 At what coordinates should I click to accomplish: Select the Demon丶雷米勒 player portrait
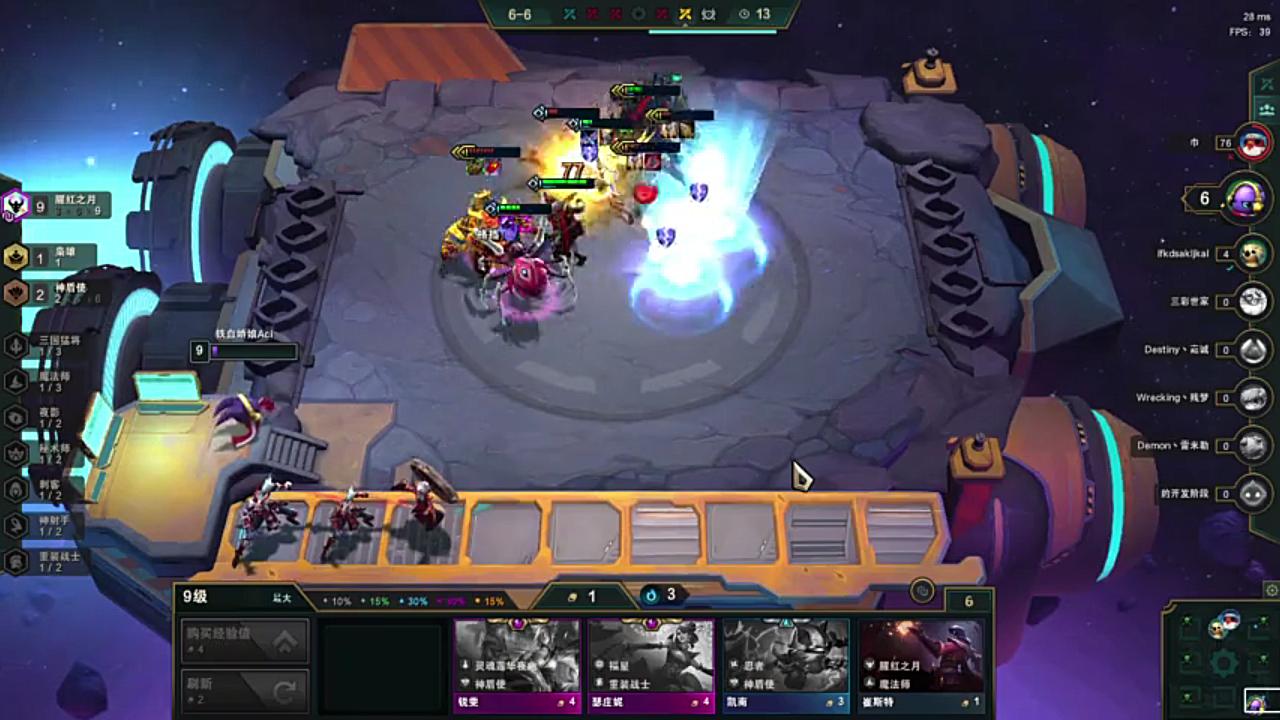click(1252, 445)
